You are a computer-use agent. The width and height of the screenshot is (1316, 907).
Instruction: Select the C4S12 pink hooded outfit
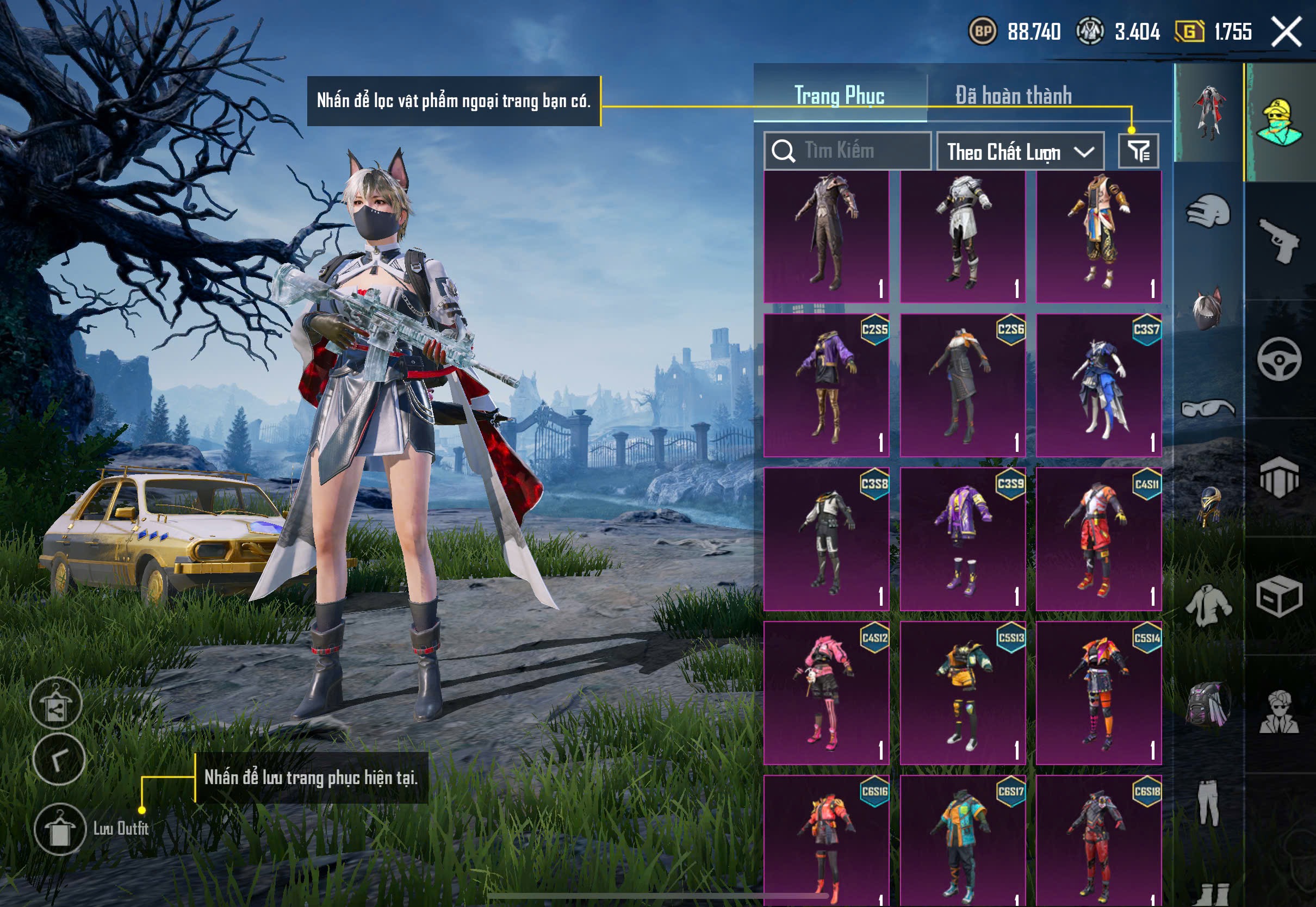(826, 692)
